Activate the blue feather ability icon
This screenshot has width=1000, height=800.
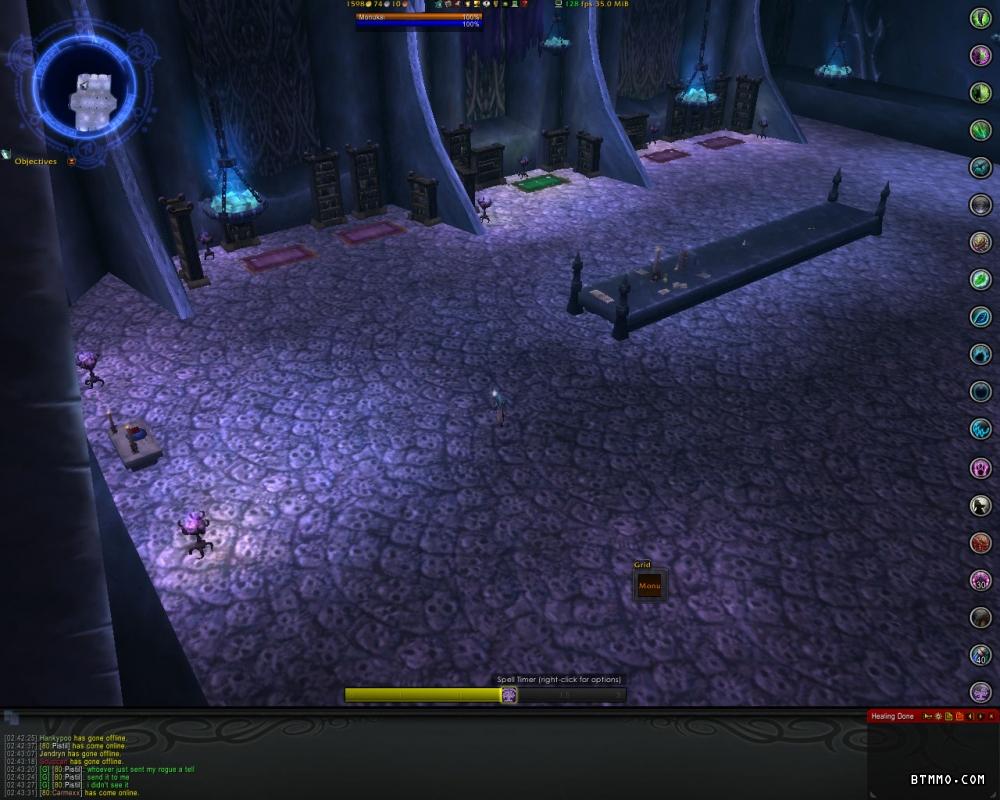tap(980, 317)
